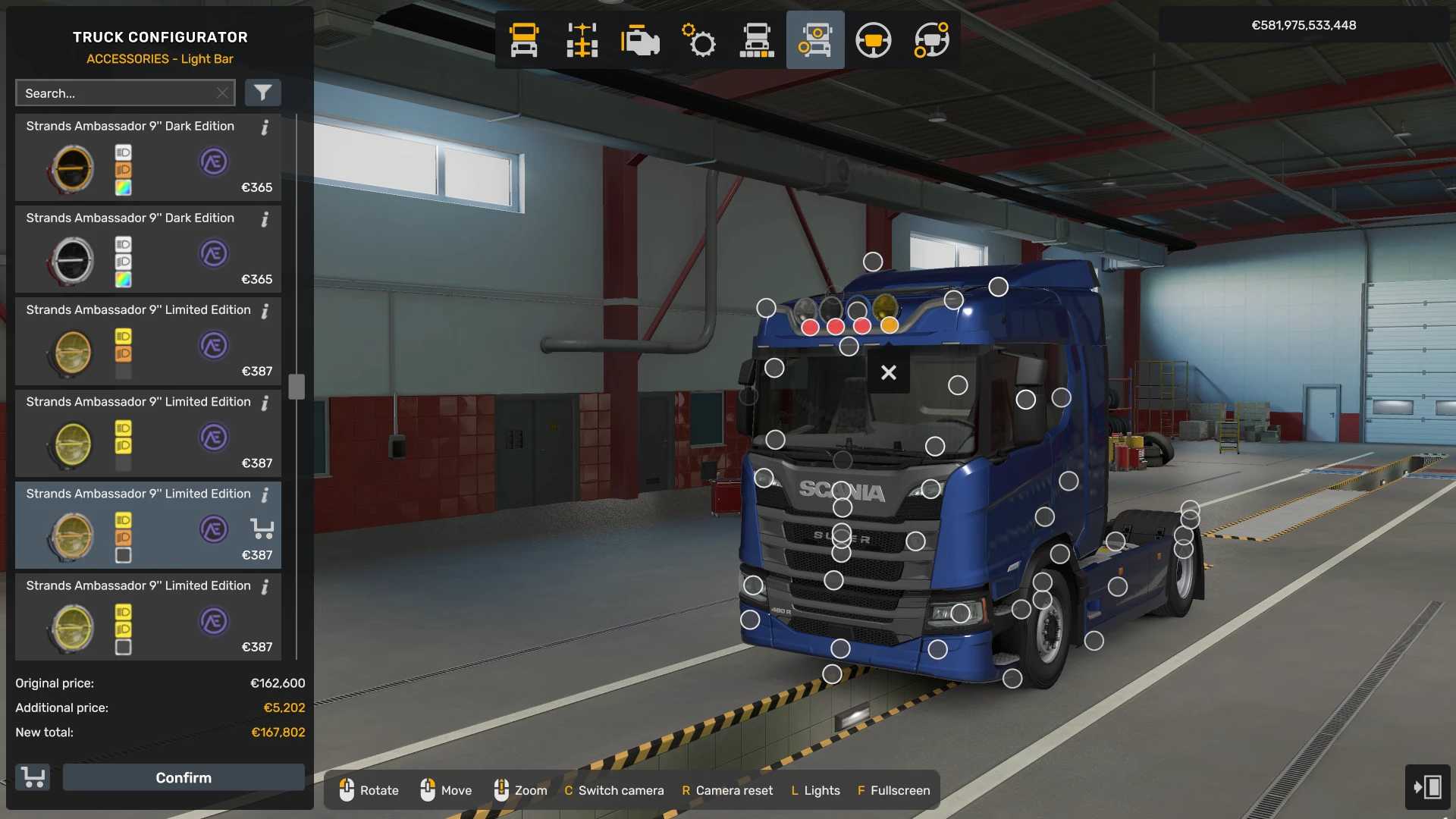The width and height of the screenshot is (1456, 819).
Task: Select the orange light bar slot marker
Action: tap(890, 325)
